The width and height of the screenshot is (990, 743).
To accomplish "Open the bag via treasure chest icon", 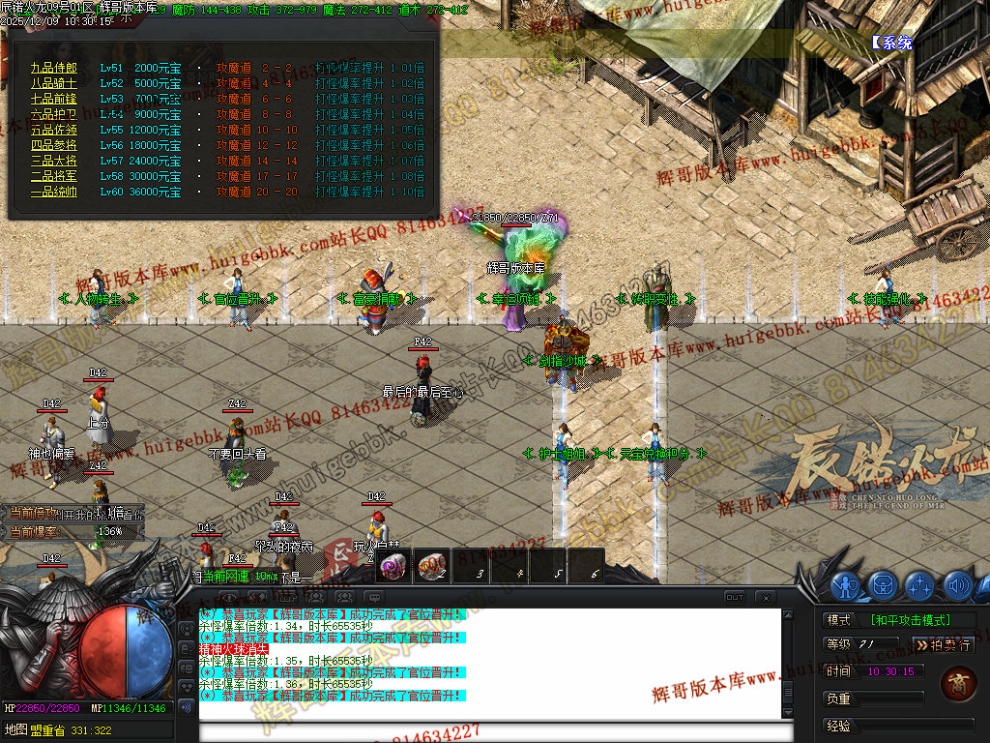I will coord(882,585).
